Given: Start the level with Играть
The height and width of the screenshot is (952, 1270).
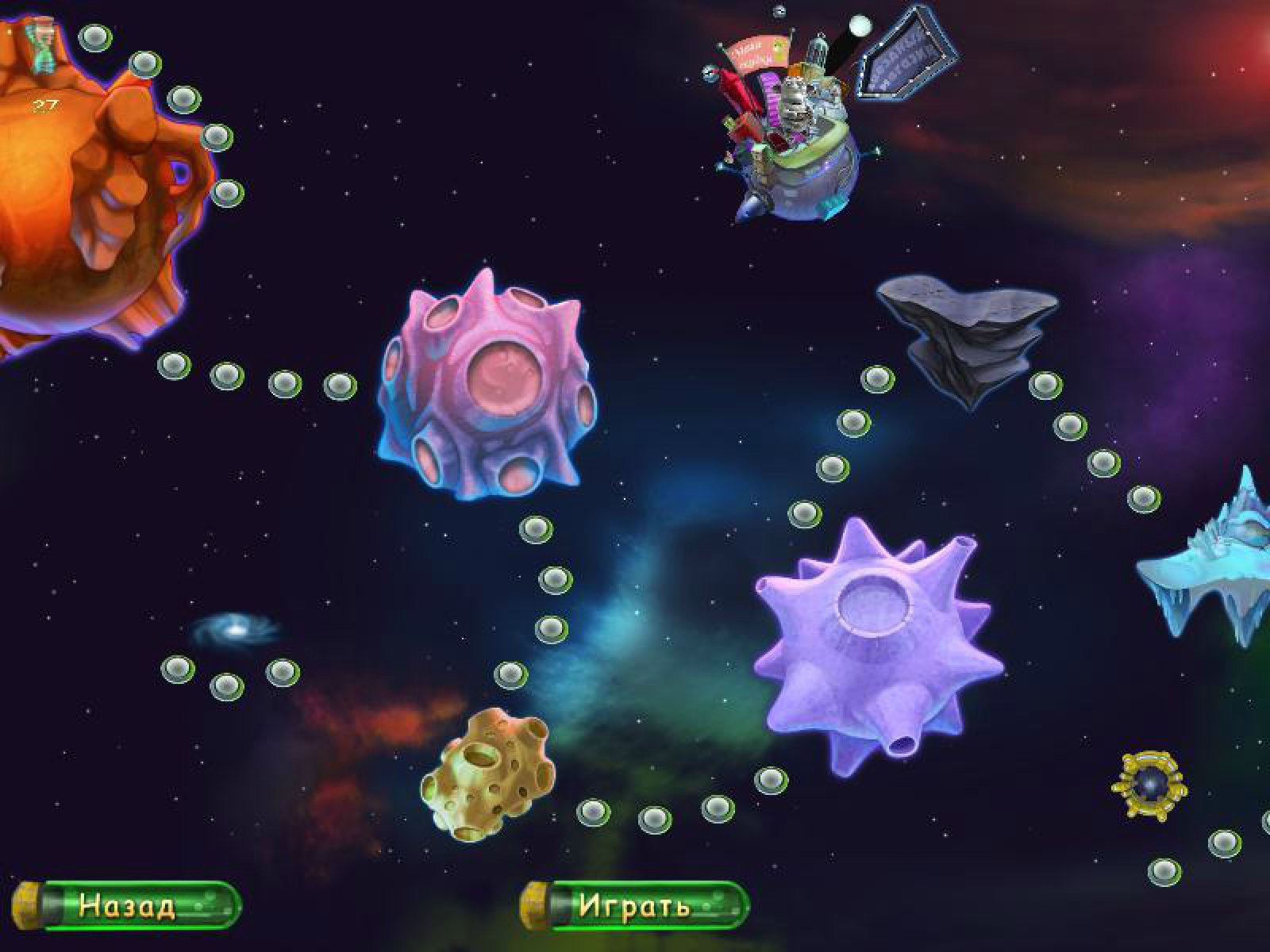Looking at the screenshot, I should click(x=635, y=905).
